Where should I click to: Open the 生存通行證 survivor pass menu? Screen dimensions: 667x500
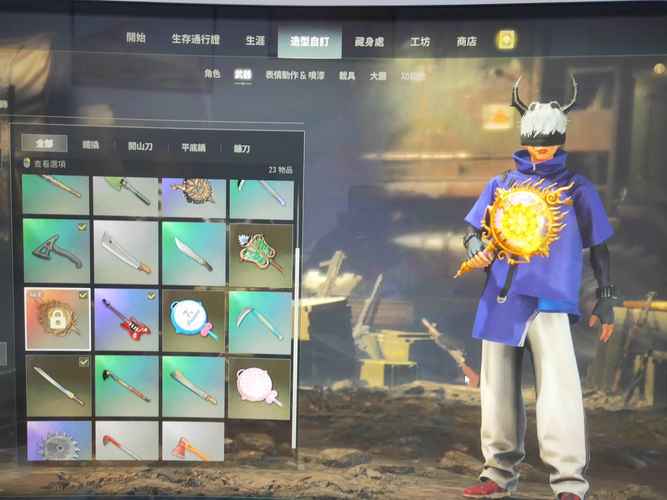coord(195,39)
